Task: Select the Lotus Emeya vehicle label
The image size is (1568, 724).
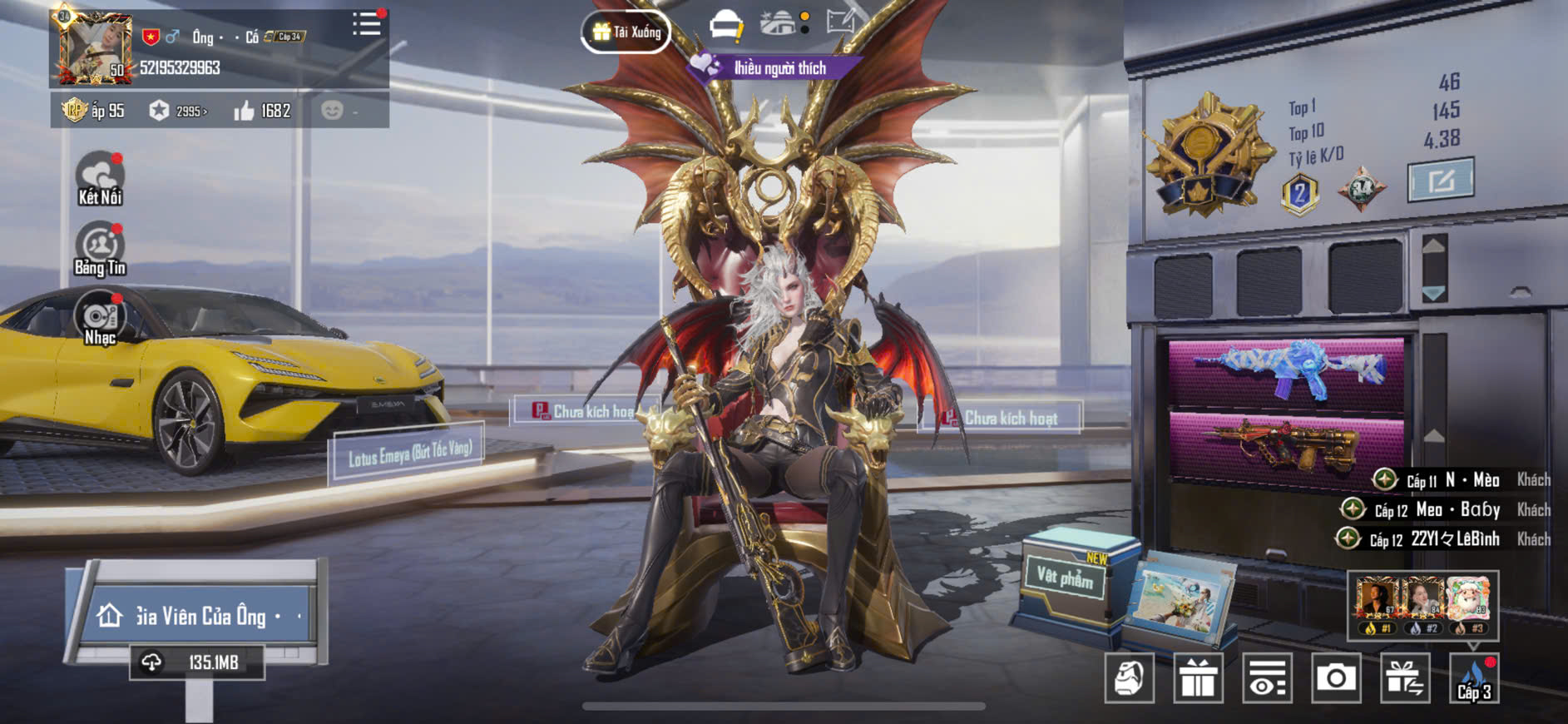Action: pyautogui.click(x=409, y=454)
